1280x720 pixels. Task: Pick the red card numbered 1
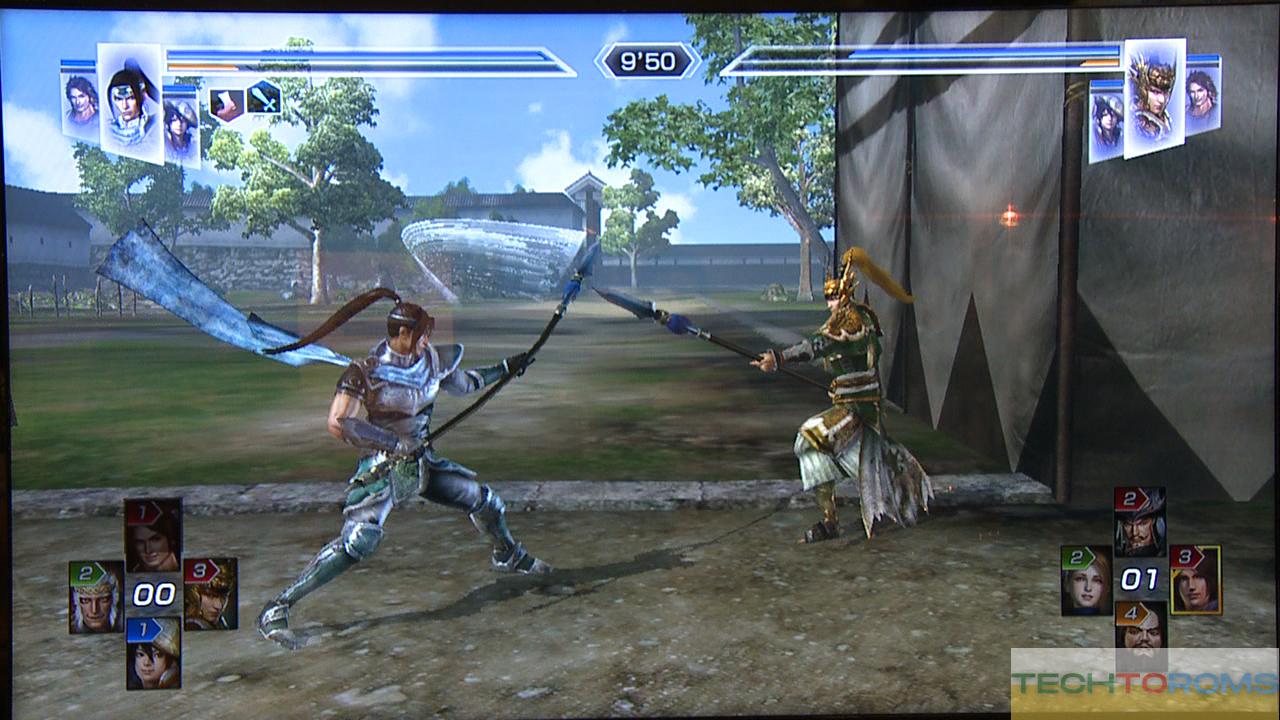click(153, 535)
